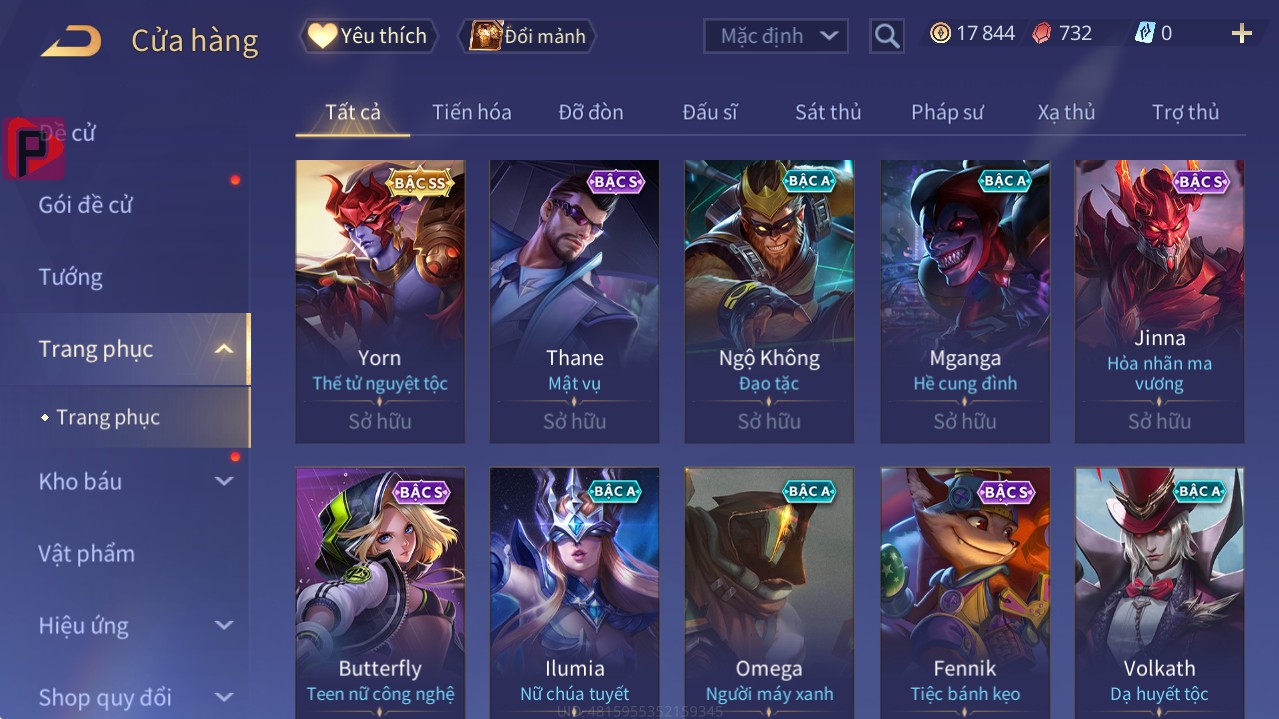
Task: Add currency with the plus button
Action: pyautogui.click(x=1241, y=34)
